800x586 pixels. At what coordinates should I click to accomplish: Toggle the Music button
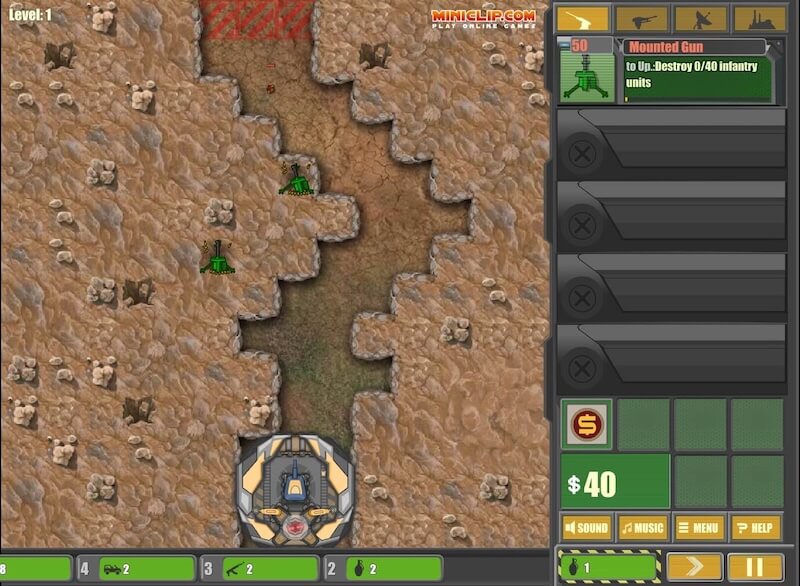(x=642, y=527)
